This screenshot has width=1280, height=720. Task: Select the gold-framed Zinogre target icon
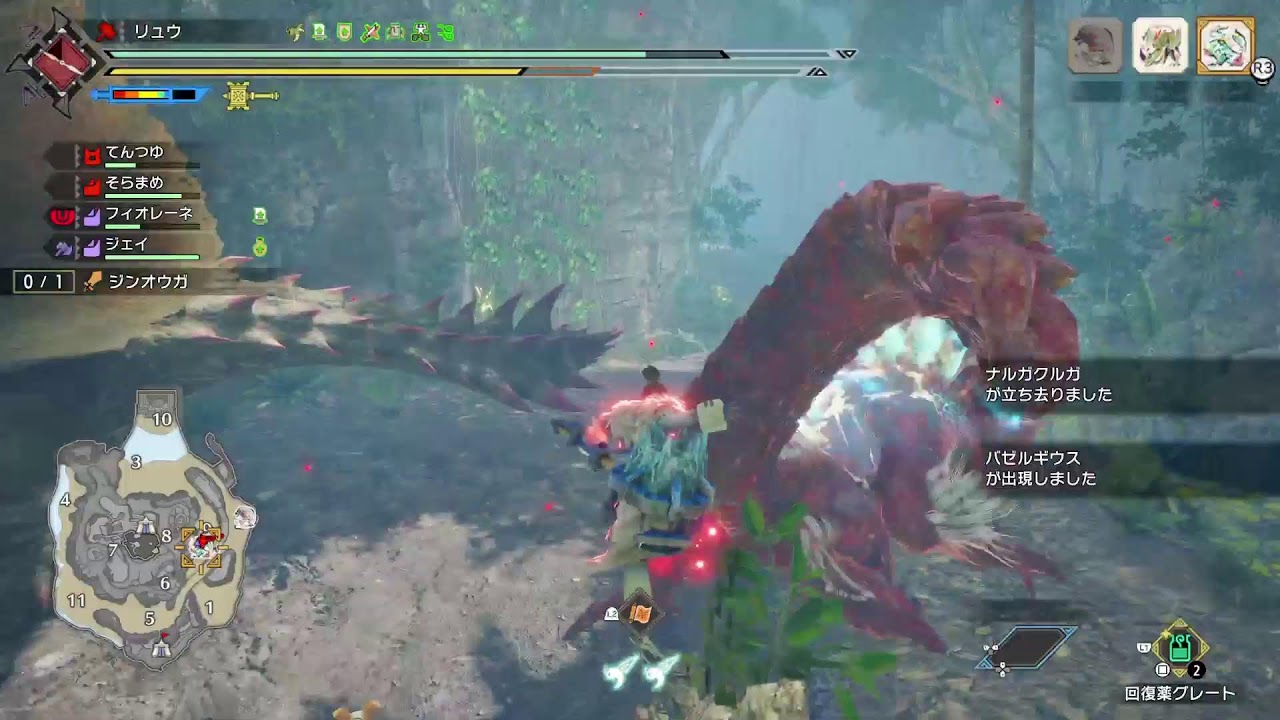(1225, 45)
